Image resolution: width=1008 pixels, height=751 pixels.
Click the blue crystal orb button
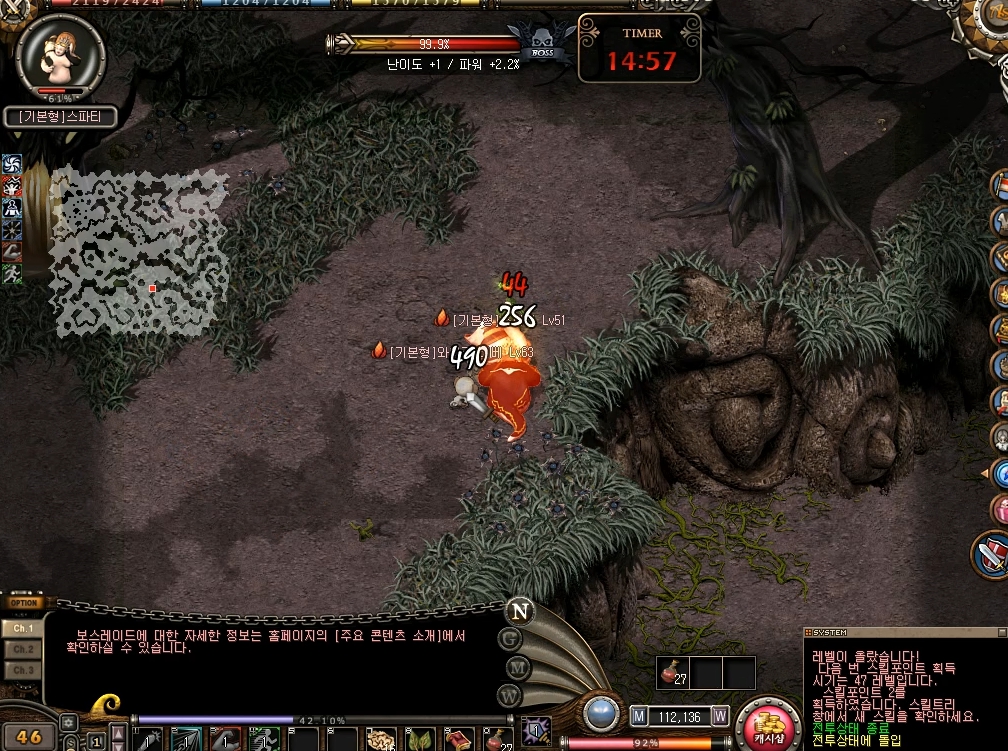click(x=602, y=713)
